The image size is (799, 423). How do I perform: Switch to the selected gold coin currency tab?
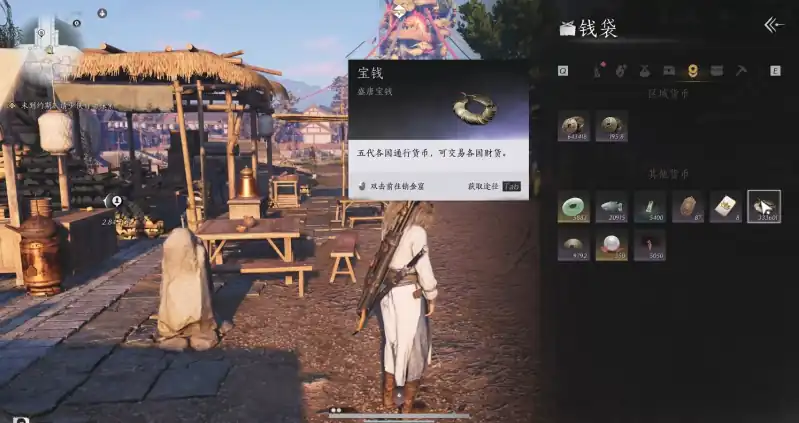pos(693,70)
